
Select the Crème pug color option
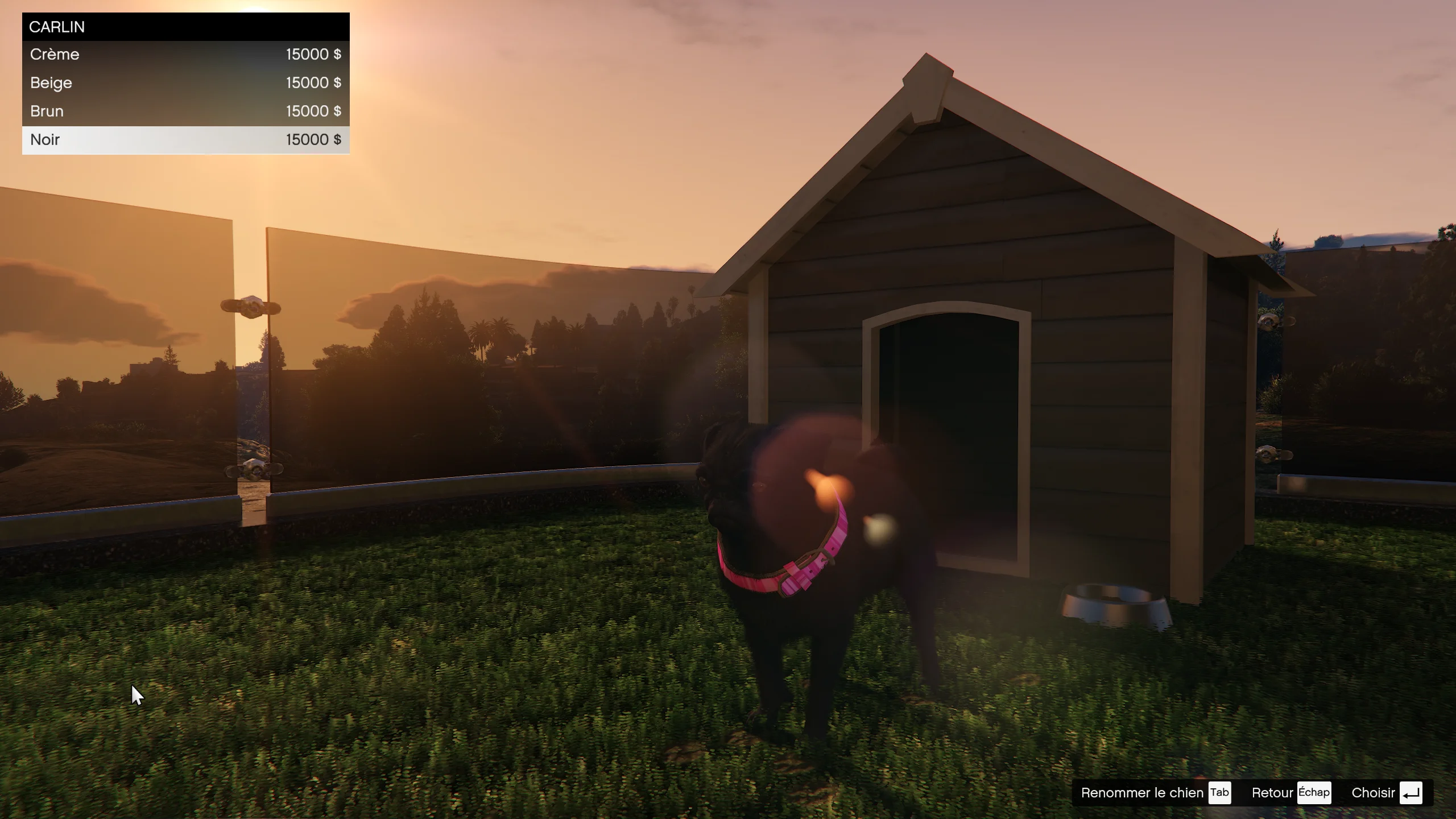tap(185, 55)
